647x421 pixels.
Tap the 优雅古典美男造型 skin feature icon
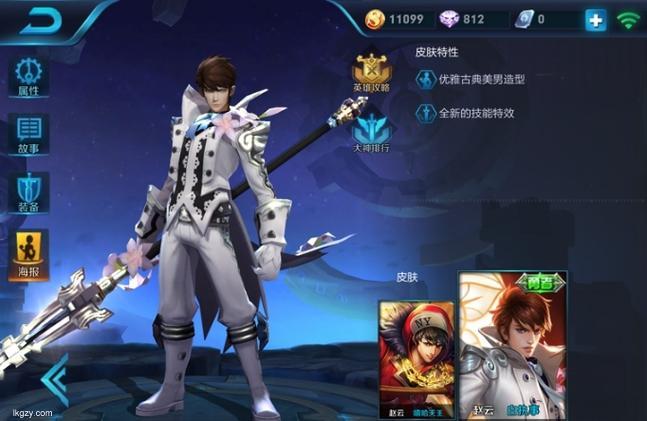click(425, 79)
